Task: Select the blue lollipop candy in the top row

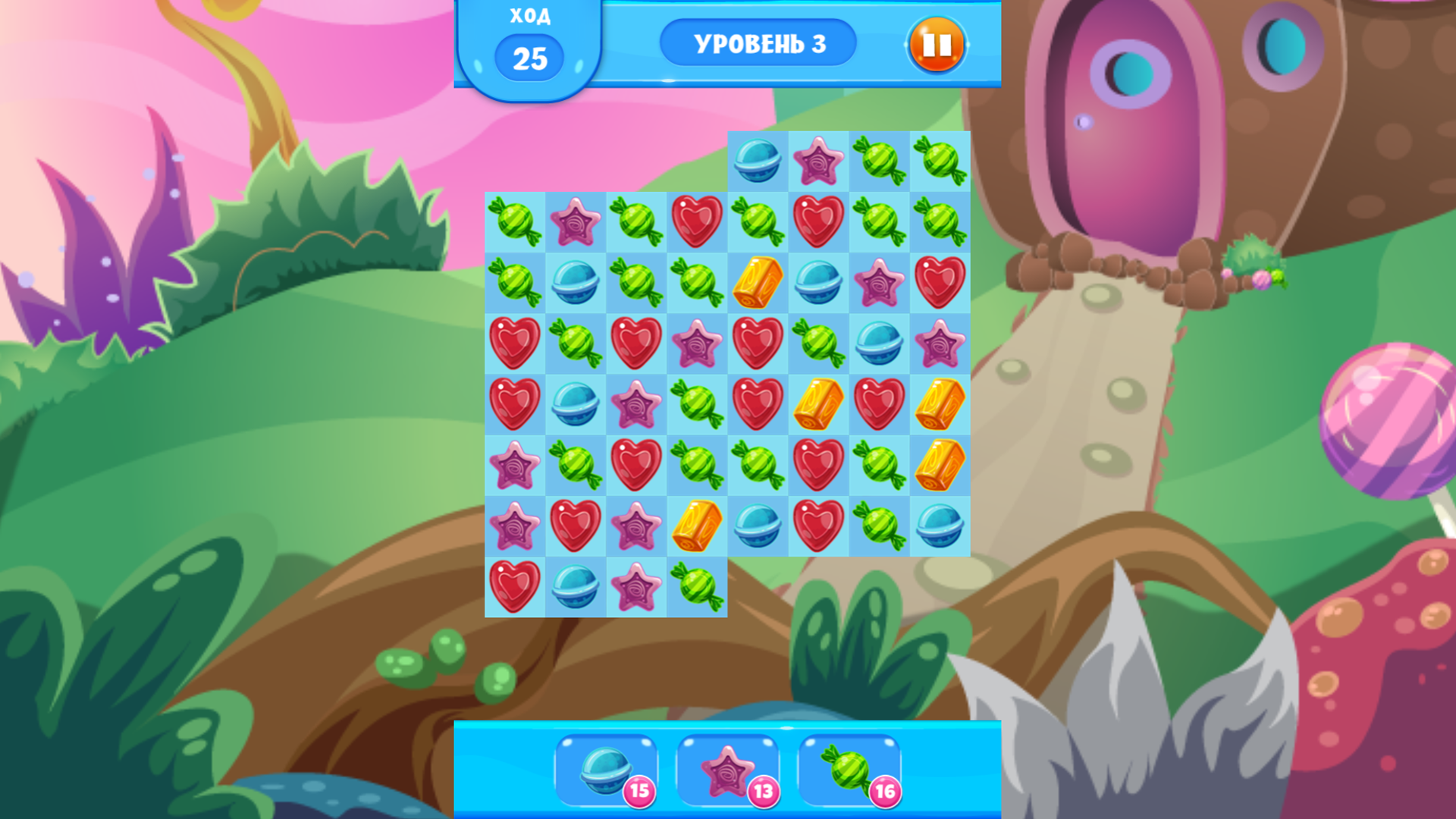Action: coord(758,163)
